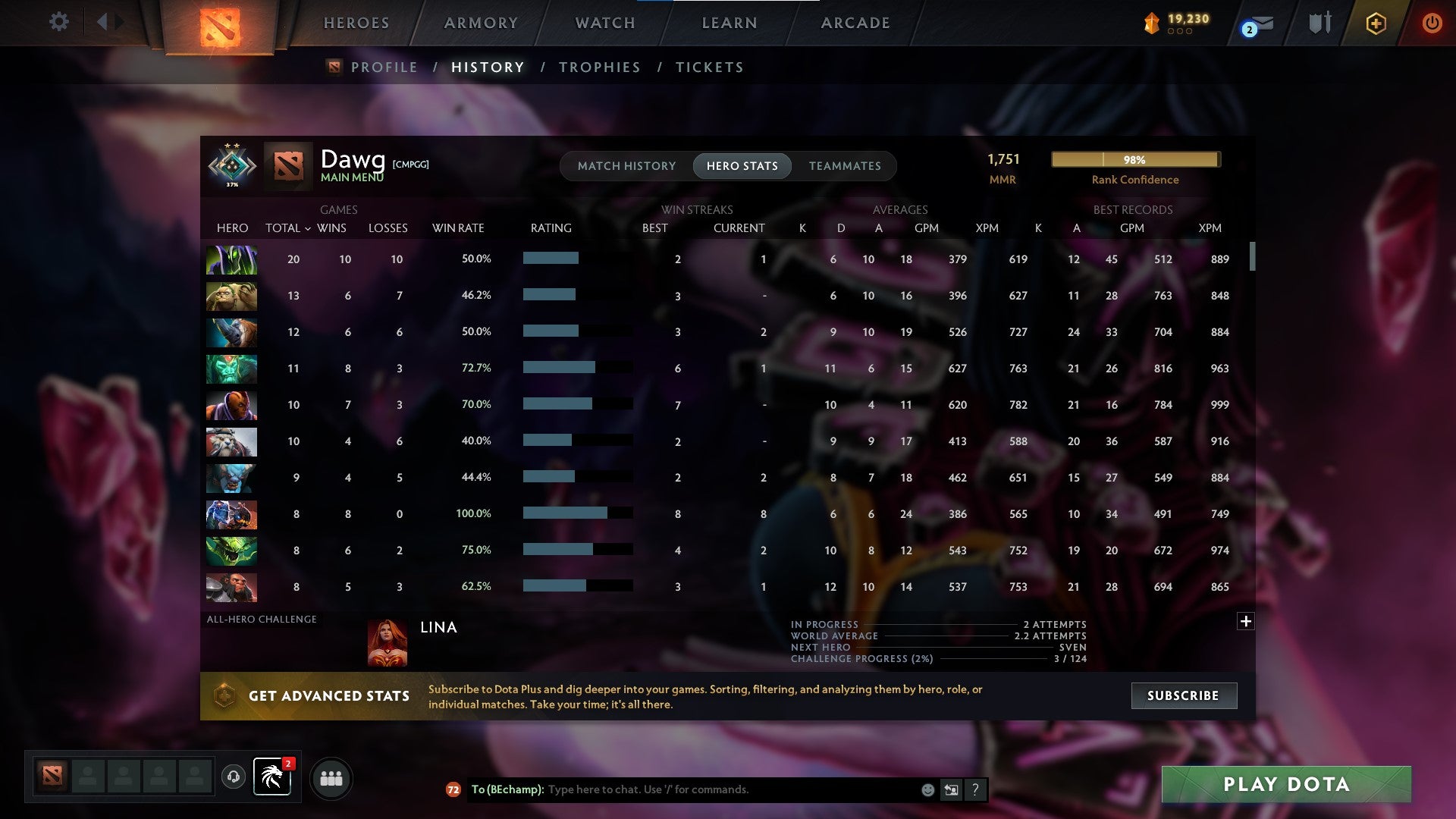Click the SUBSCRIBE button for Dota Plus
Screen dimensions: 1456x819
(x=1183, y=695)
